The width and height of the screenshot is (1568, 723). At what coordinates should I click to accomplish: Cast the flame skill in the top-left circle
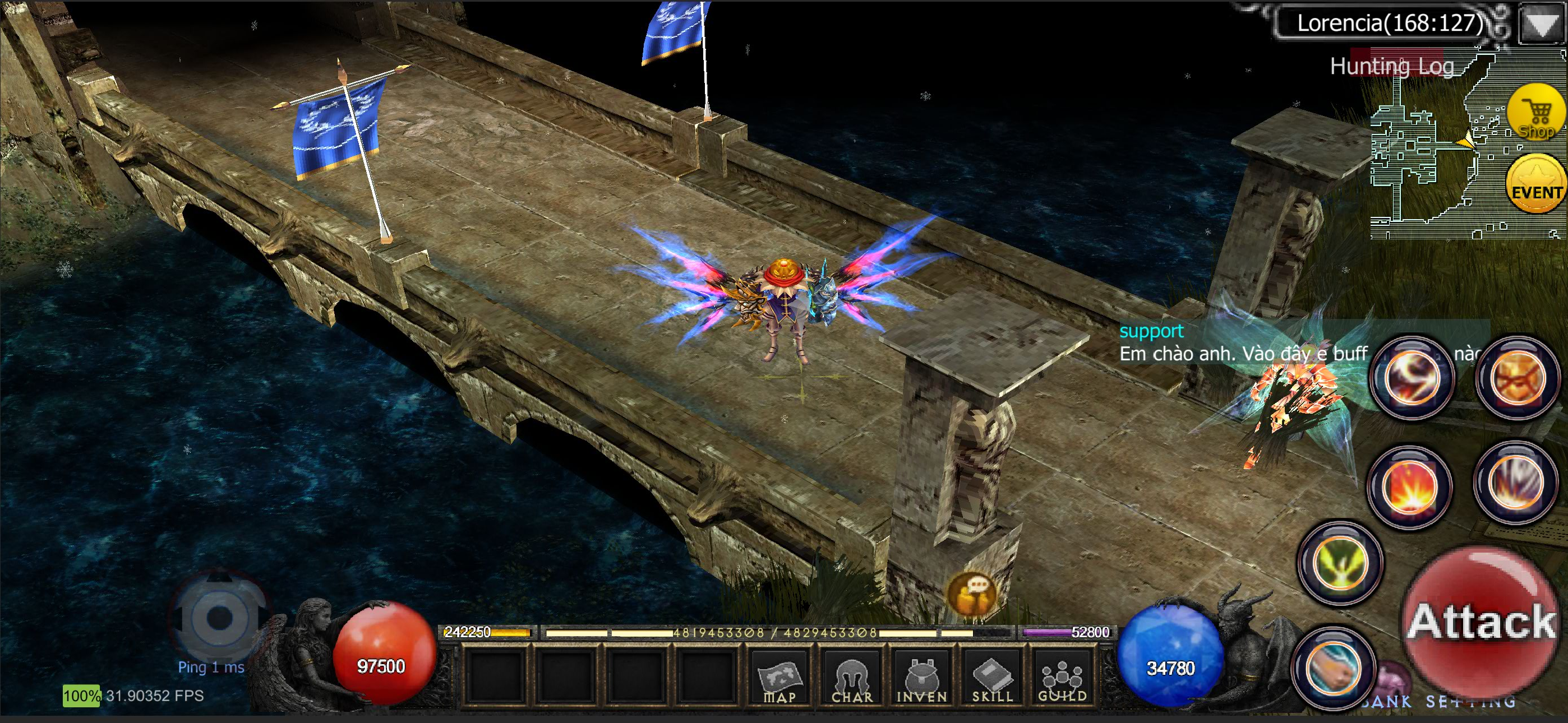[x=1411, y=377]
